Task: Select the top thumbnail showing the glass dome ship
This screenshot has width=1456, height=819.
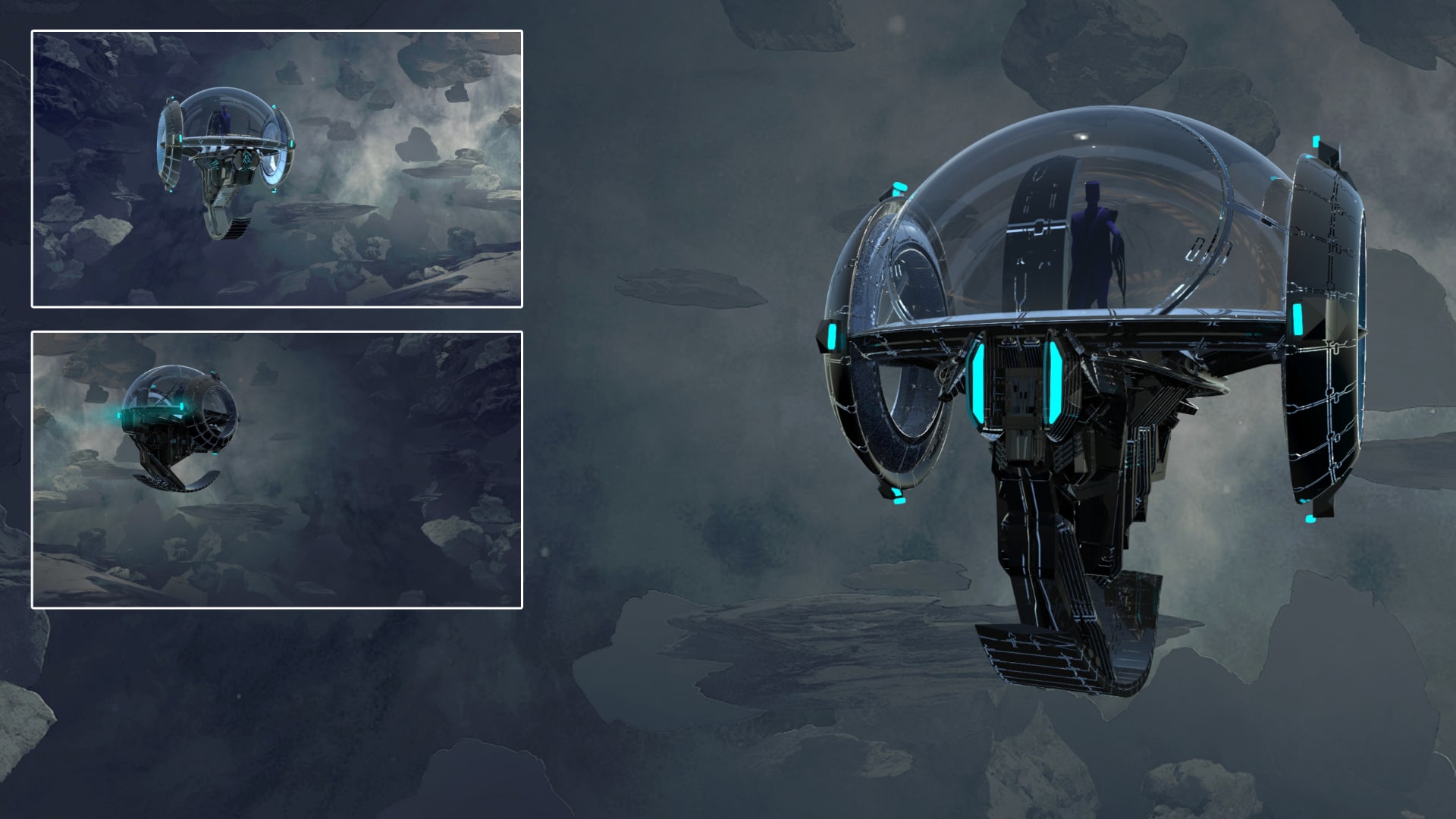Action: pyautogui.click(x=277, y=169)
